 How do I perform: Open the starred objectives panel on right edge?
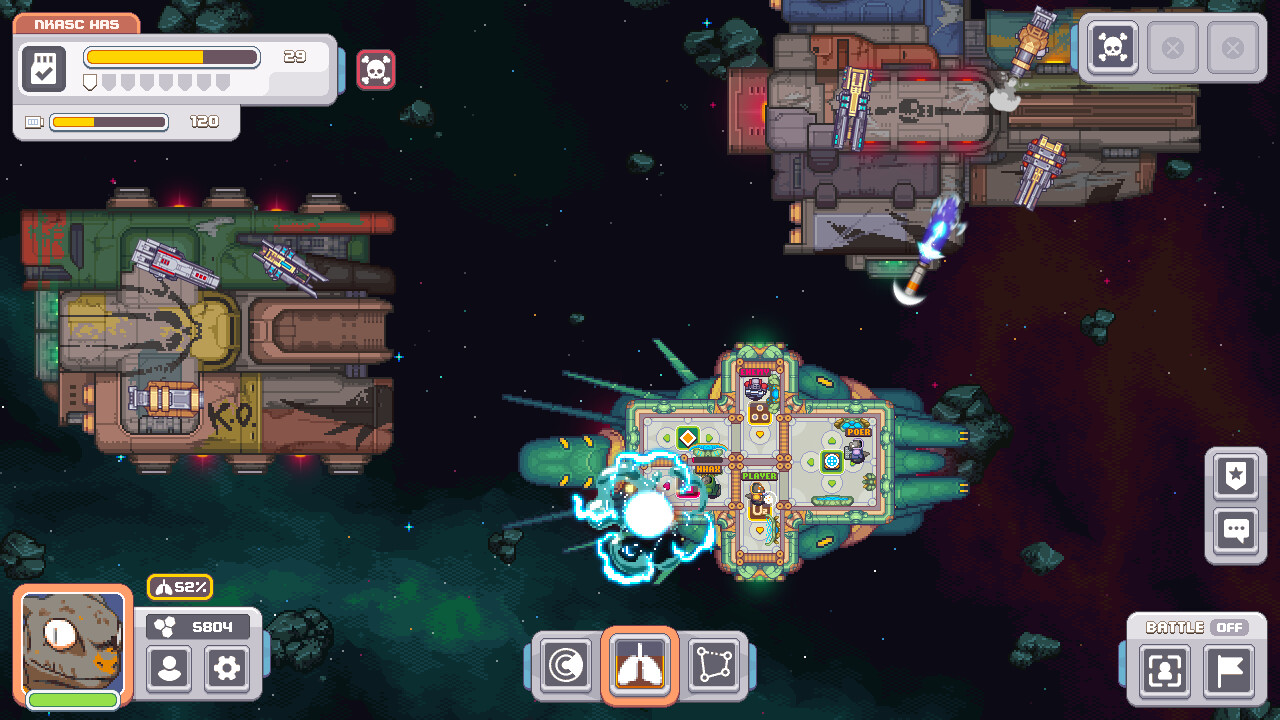(x=1235, y=476)
